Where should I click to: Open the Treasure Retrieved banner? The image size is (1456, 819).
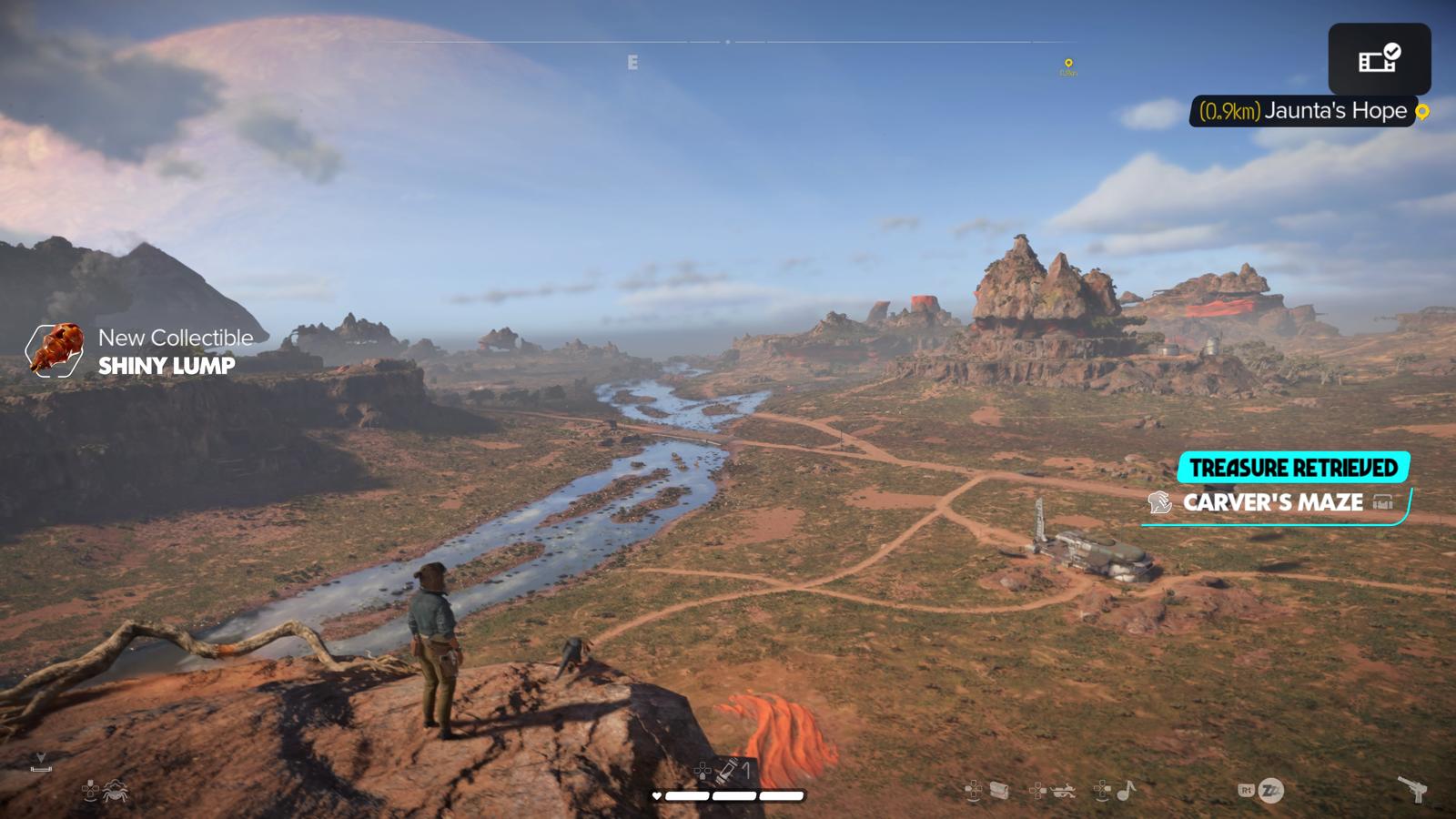(x=1293, y=468)
